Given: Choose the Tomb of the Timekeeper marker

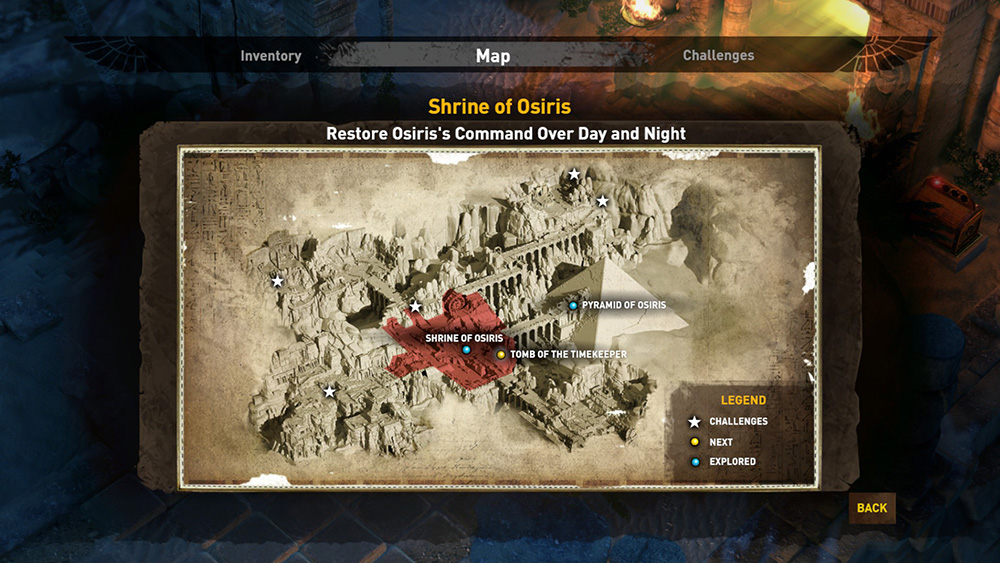Looking at the screenshot, I should coord(501,354).
